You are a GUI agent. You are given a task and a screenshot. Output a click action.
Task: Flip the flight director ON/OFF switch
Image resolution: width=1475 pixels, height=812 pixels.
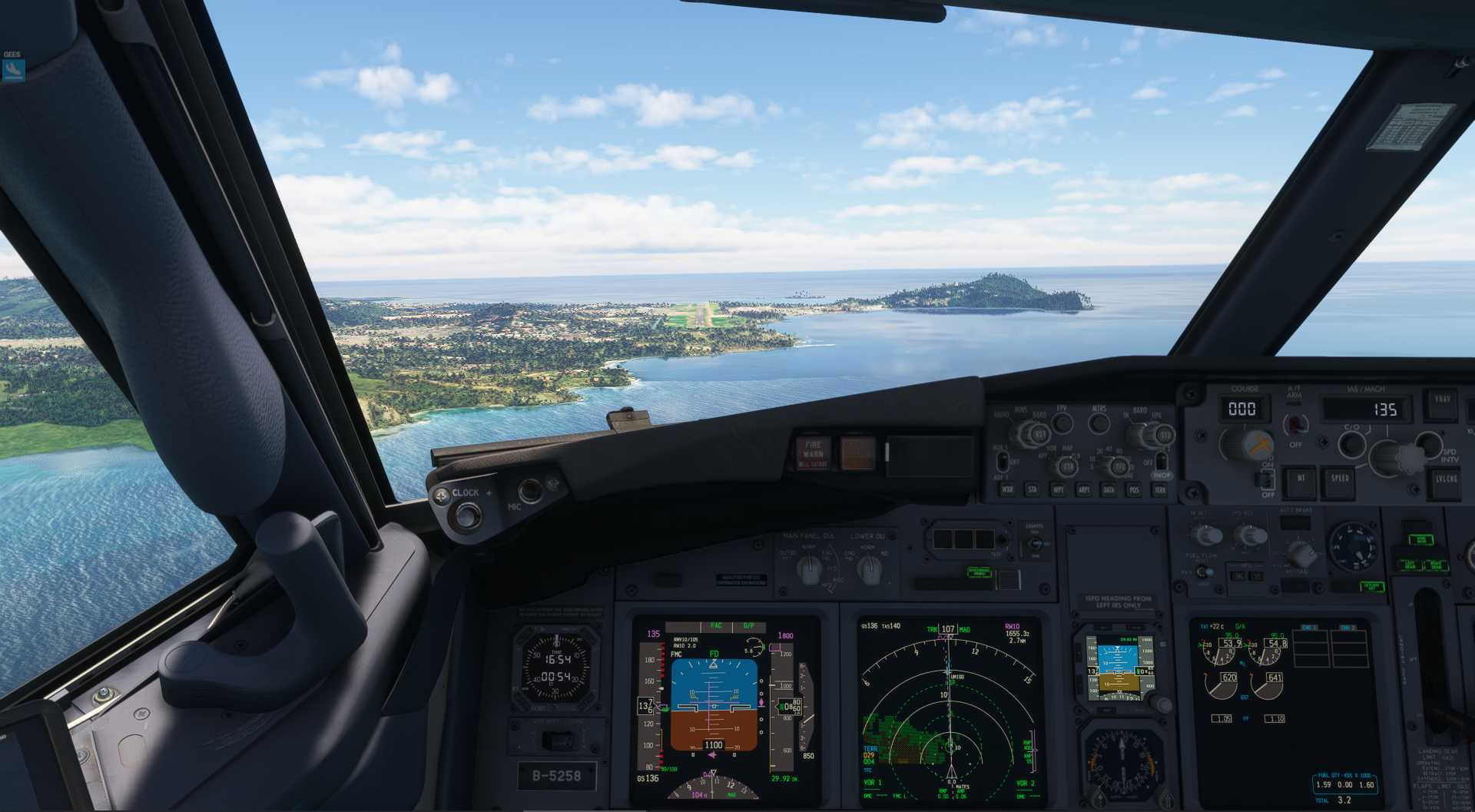click(x=1266, y=480)
